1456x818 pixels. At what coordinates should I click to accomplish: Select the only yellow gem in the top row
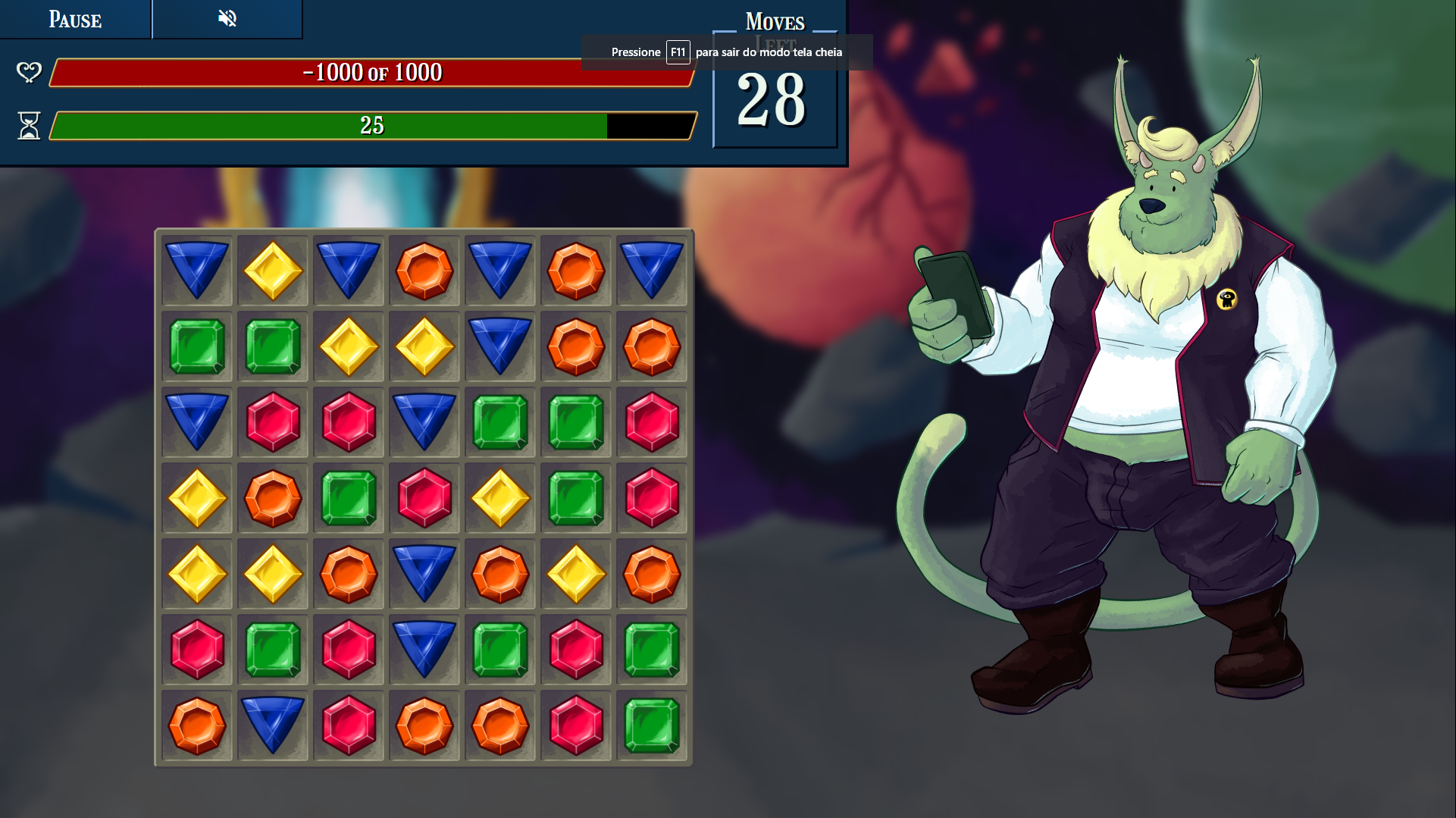[273, 271]
